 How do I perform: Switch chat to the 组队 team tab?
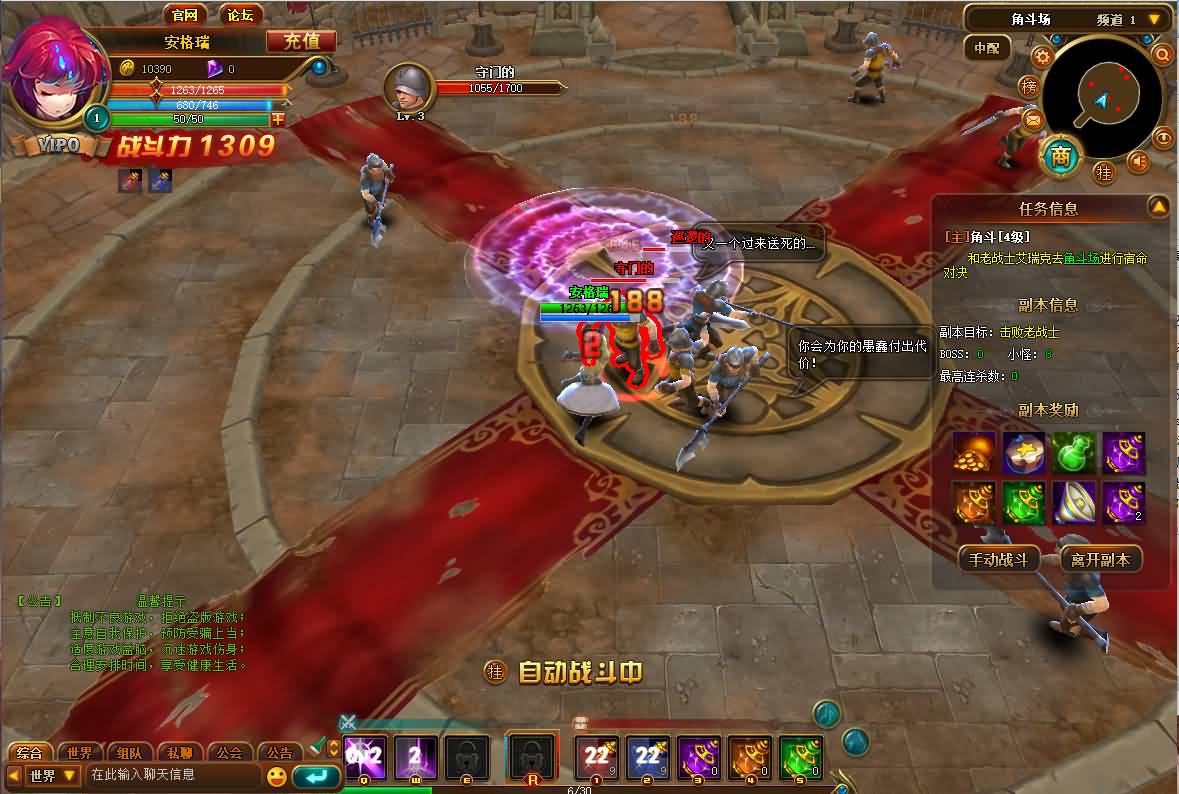click(x=130, y=753)
